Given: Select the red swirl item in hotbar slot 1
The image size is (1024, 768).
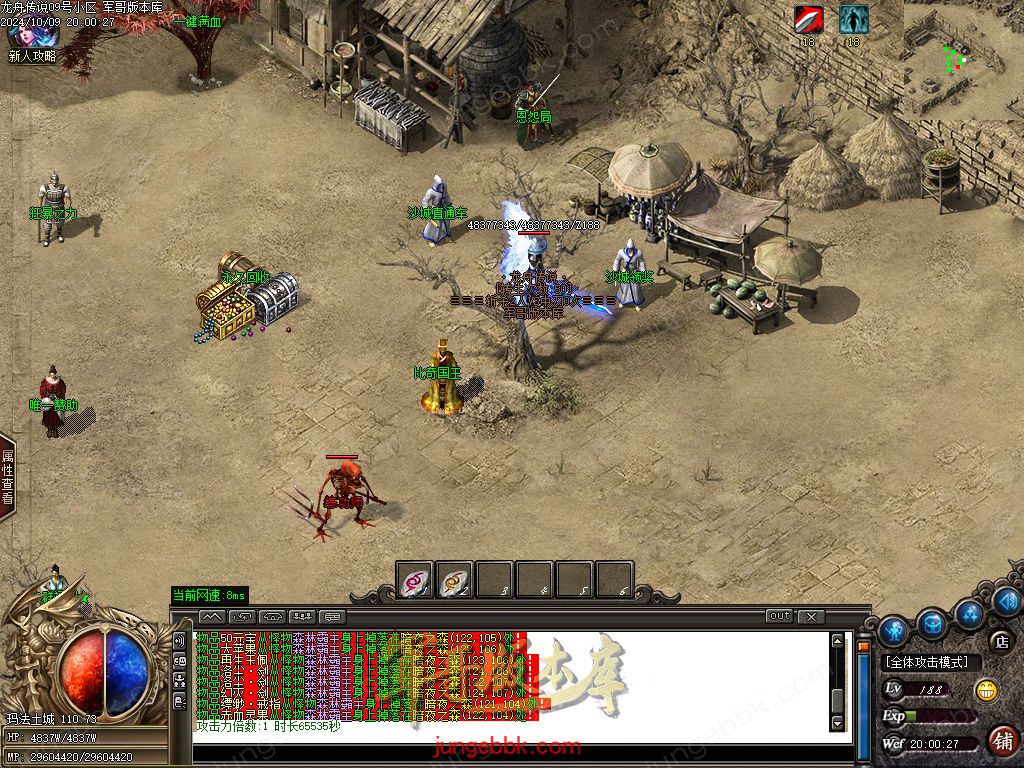Looking at the screenshot, I should coord(415,580).
